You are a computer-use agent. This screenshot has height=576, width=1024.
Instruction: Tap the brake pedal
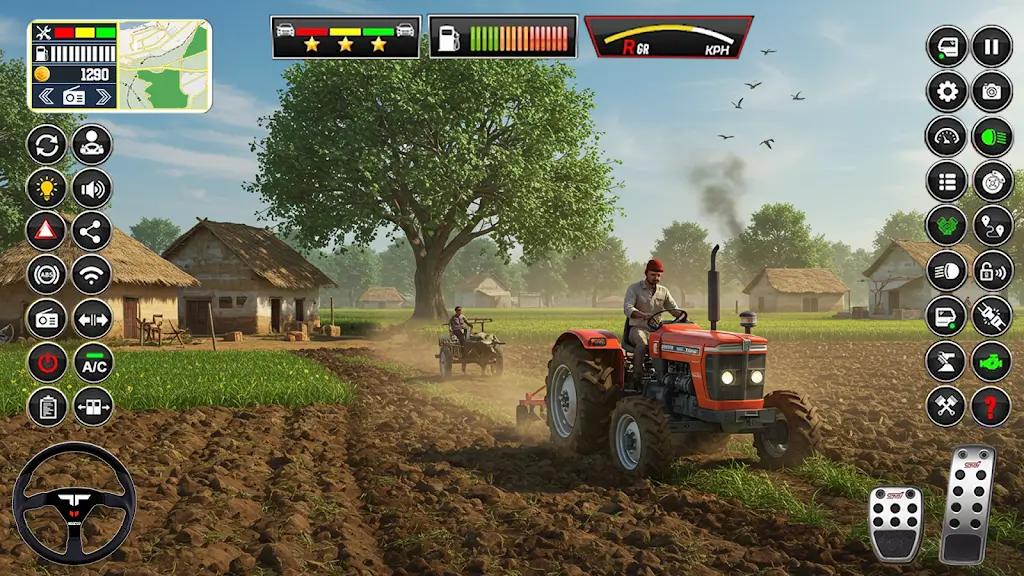(895, 523)
